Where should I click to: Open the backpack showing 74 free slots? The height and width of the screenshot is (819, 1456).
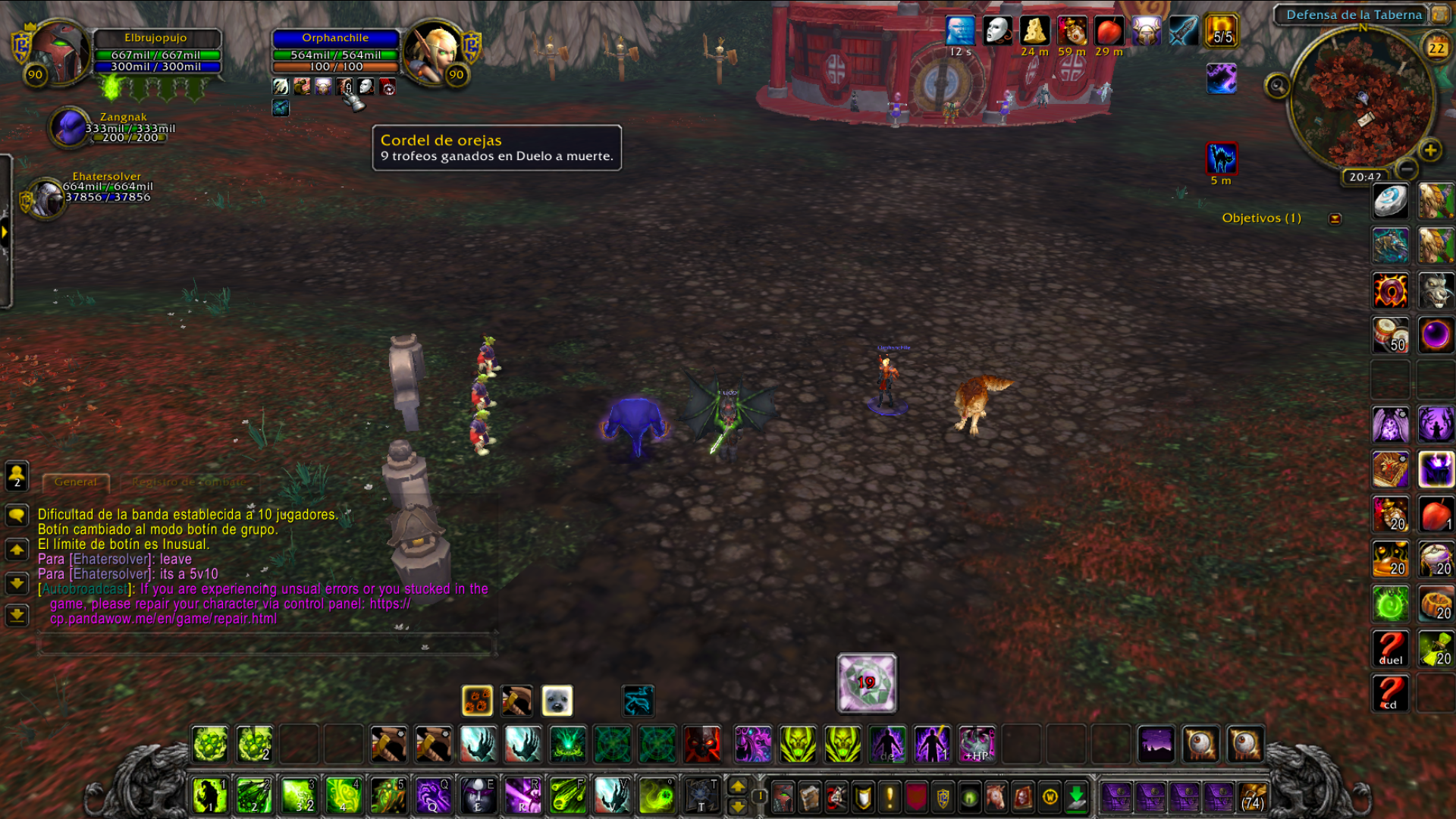click(x=1253, y=797)
